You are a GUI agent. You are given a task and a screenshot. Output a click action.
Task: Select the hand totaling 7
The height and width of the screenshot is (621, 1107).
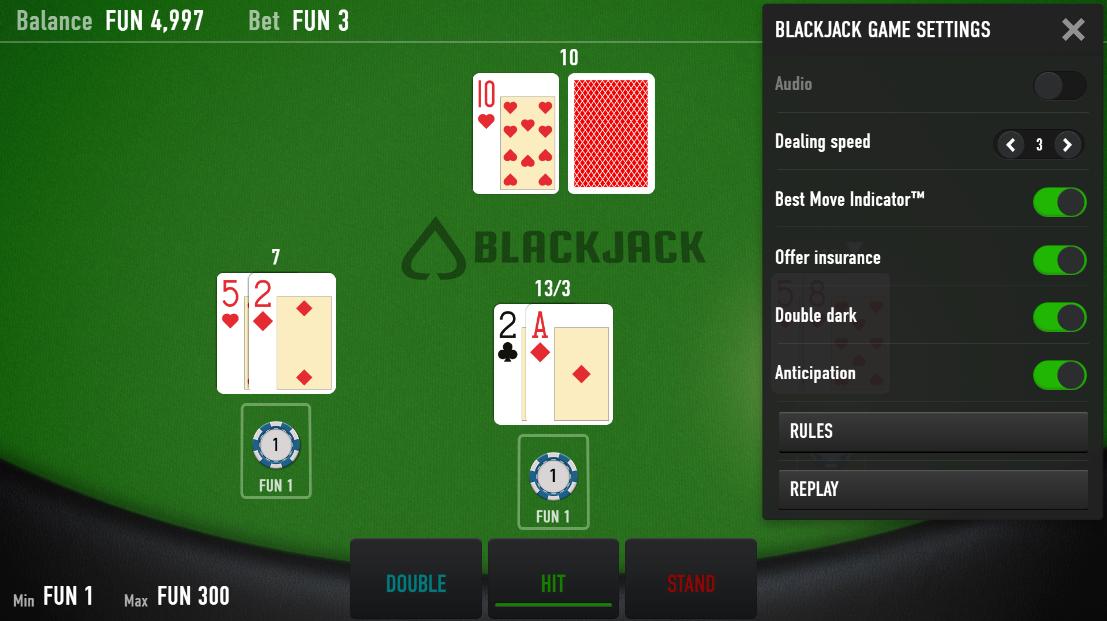click(x=276, y=334)
